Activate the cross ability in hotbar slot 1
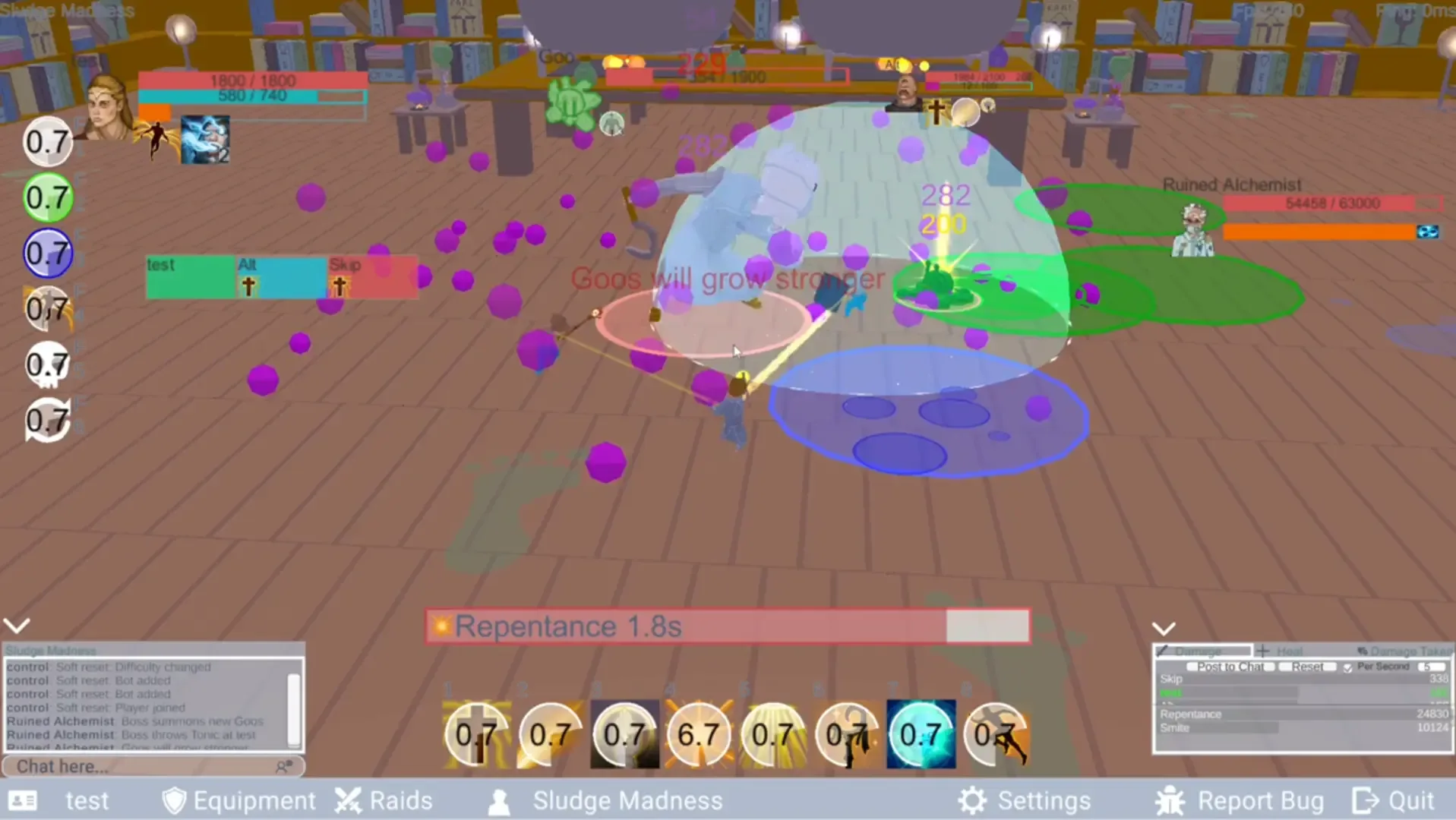Image resolution: width=1456 pixels, height=820 pixels. [x=475, y=733]
